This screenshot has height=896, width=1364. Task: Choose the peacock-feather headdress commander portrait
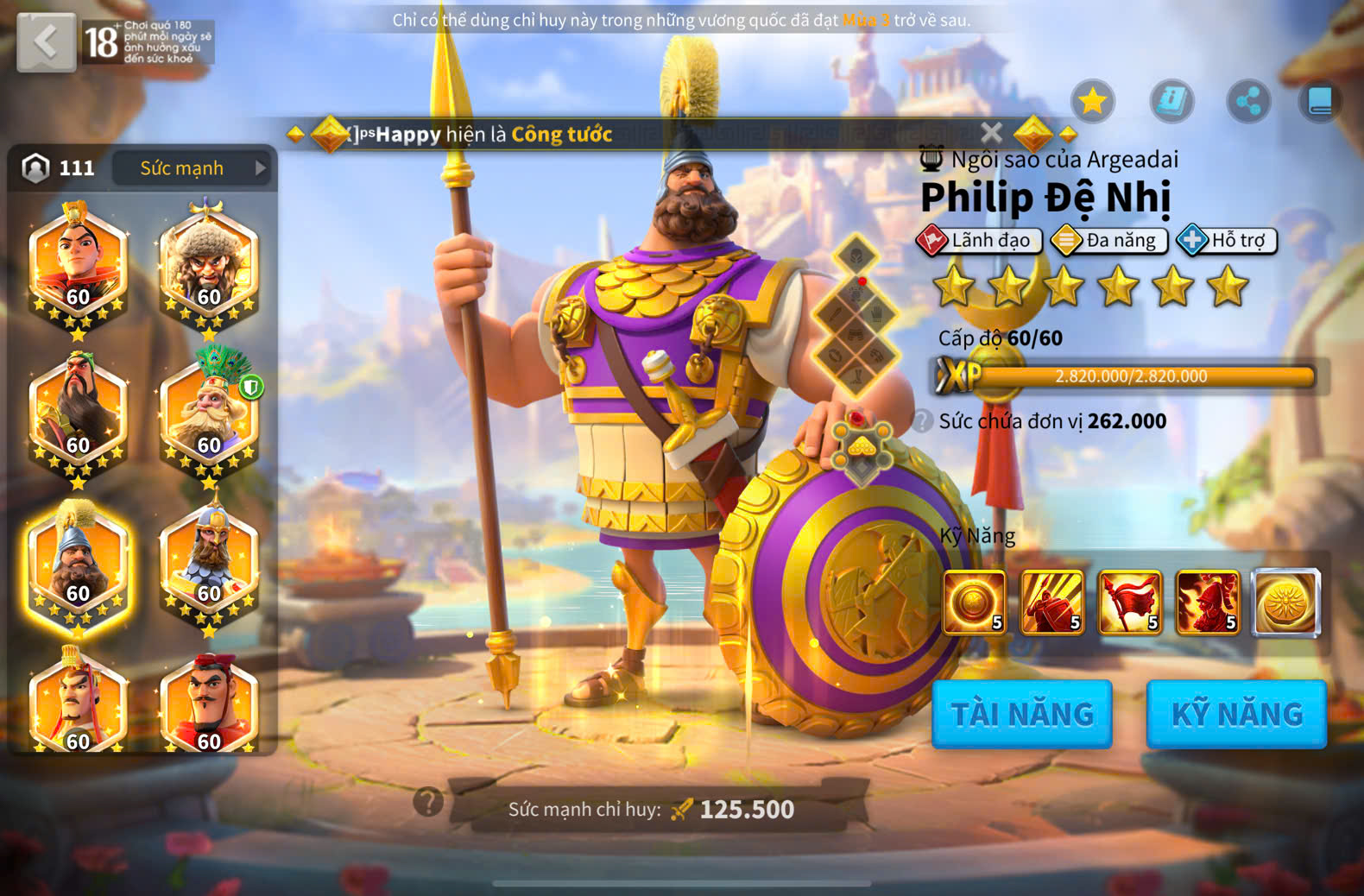tap(209, 414)
